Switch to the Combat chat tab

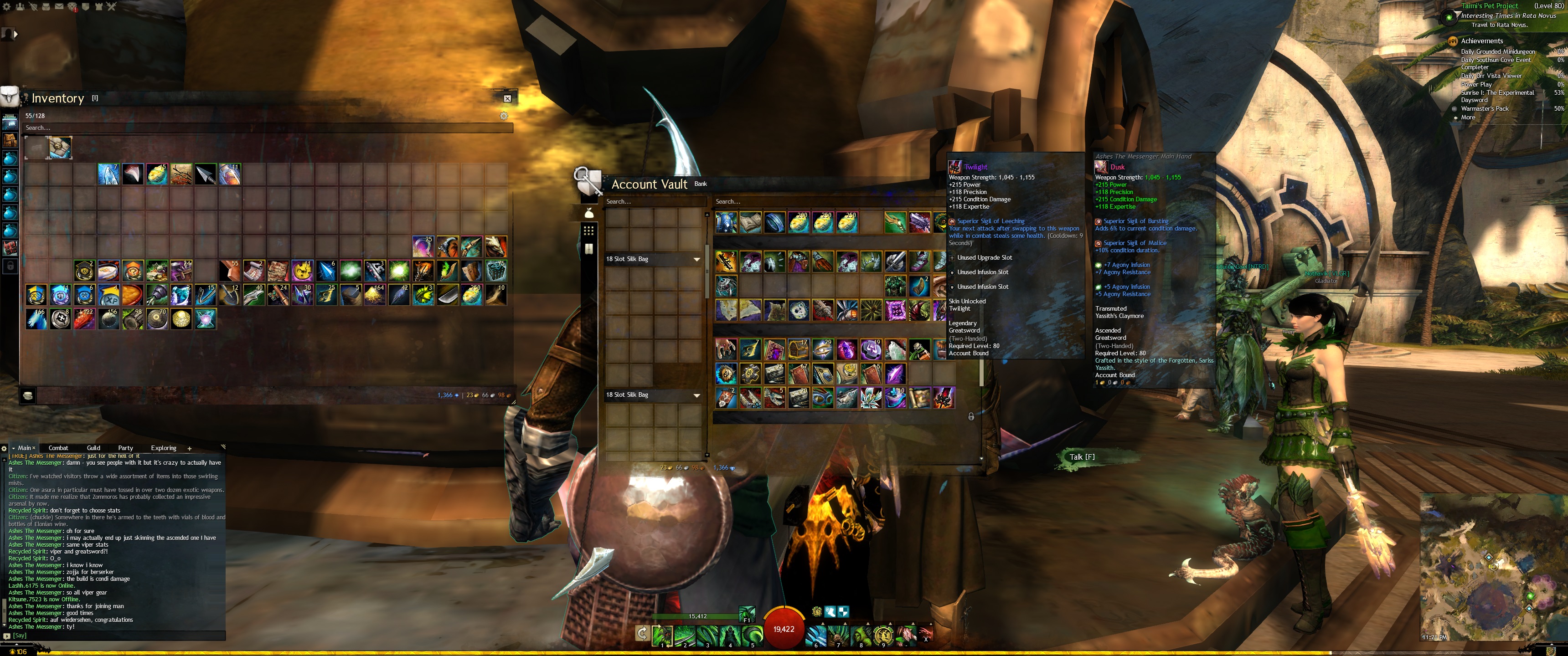click(58, 448)
